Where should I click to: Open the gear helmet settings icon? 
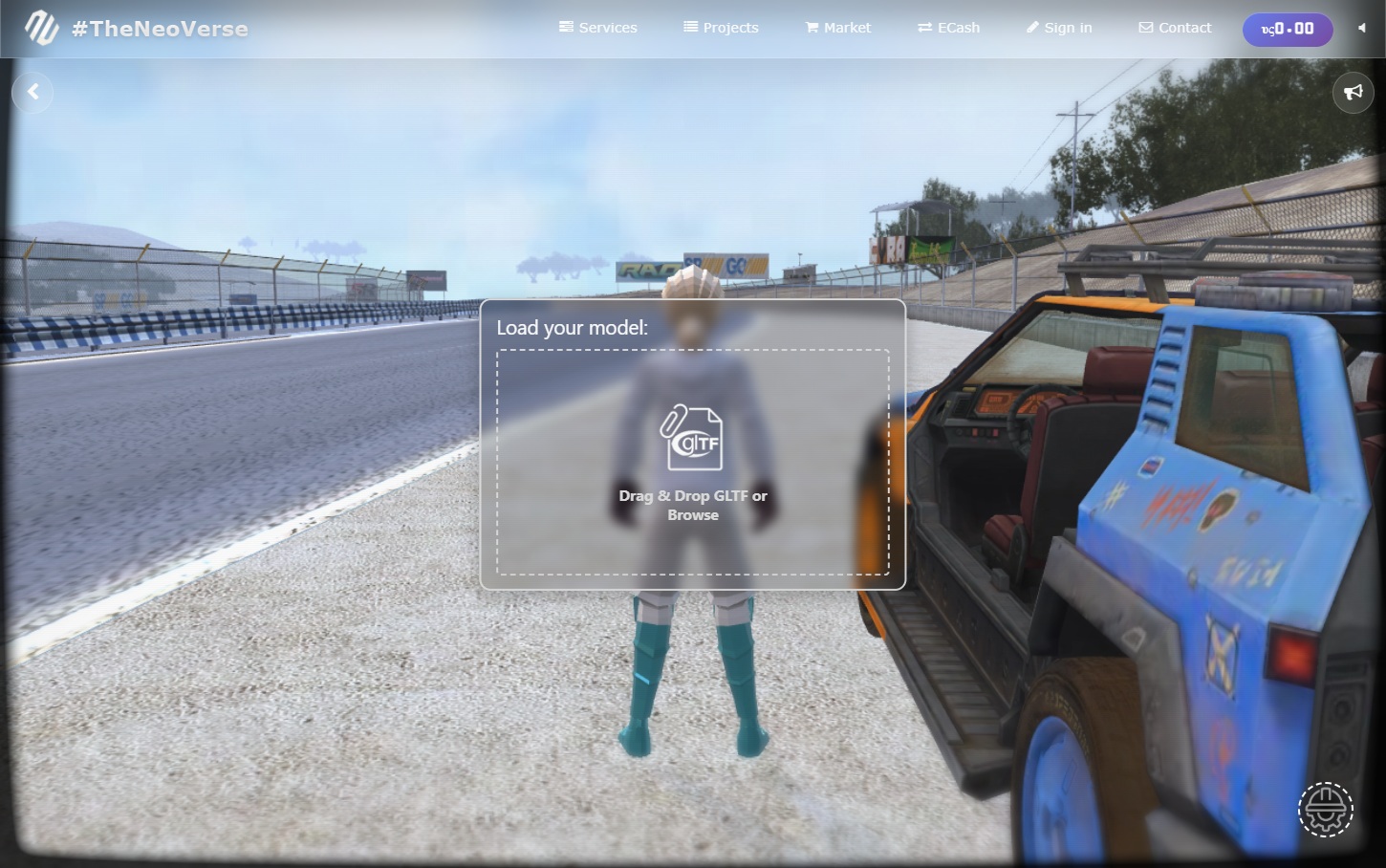coord(1325,809)
